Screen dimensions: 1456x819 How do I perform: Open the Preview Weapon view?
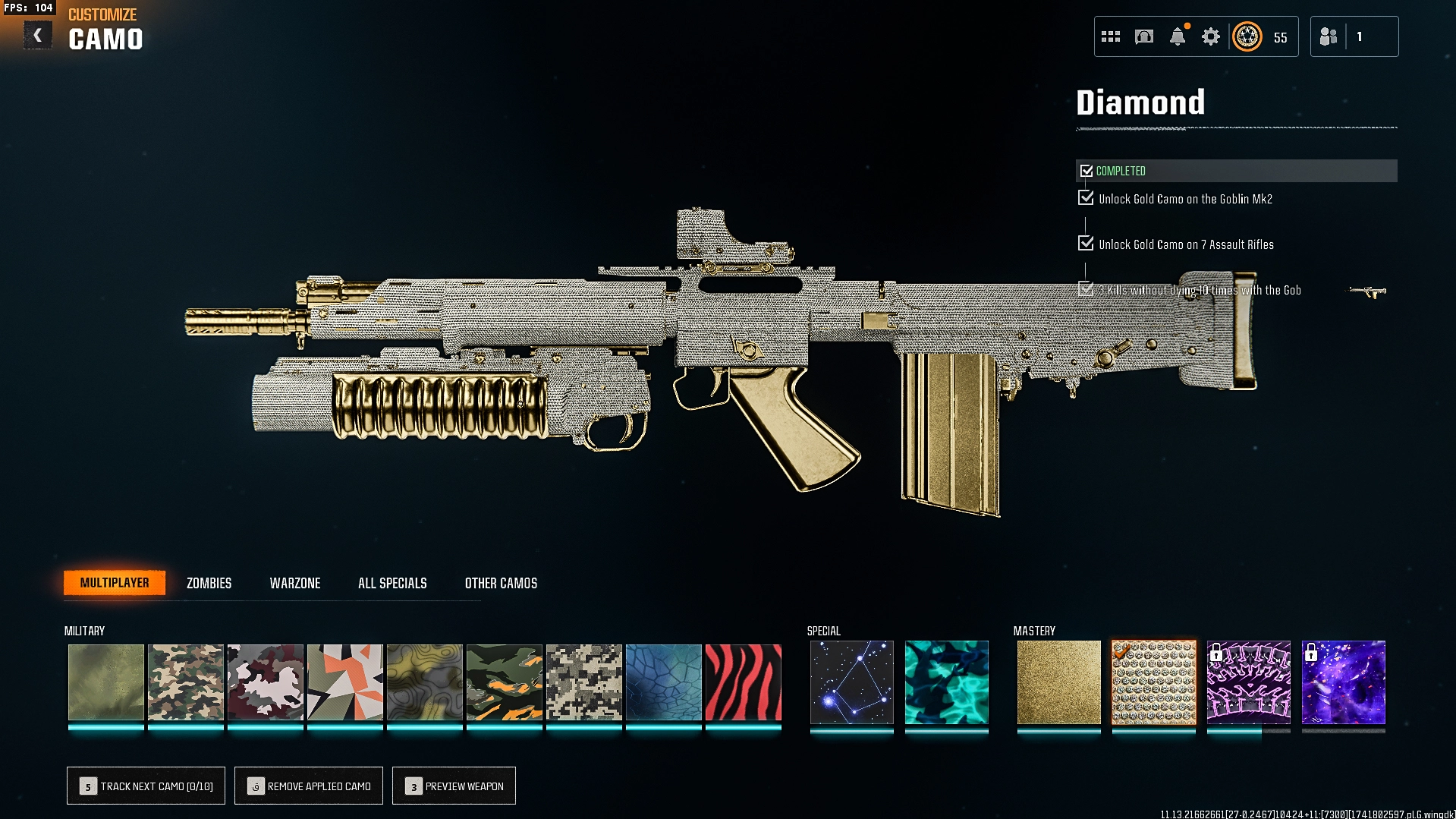[454, 786]
